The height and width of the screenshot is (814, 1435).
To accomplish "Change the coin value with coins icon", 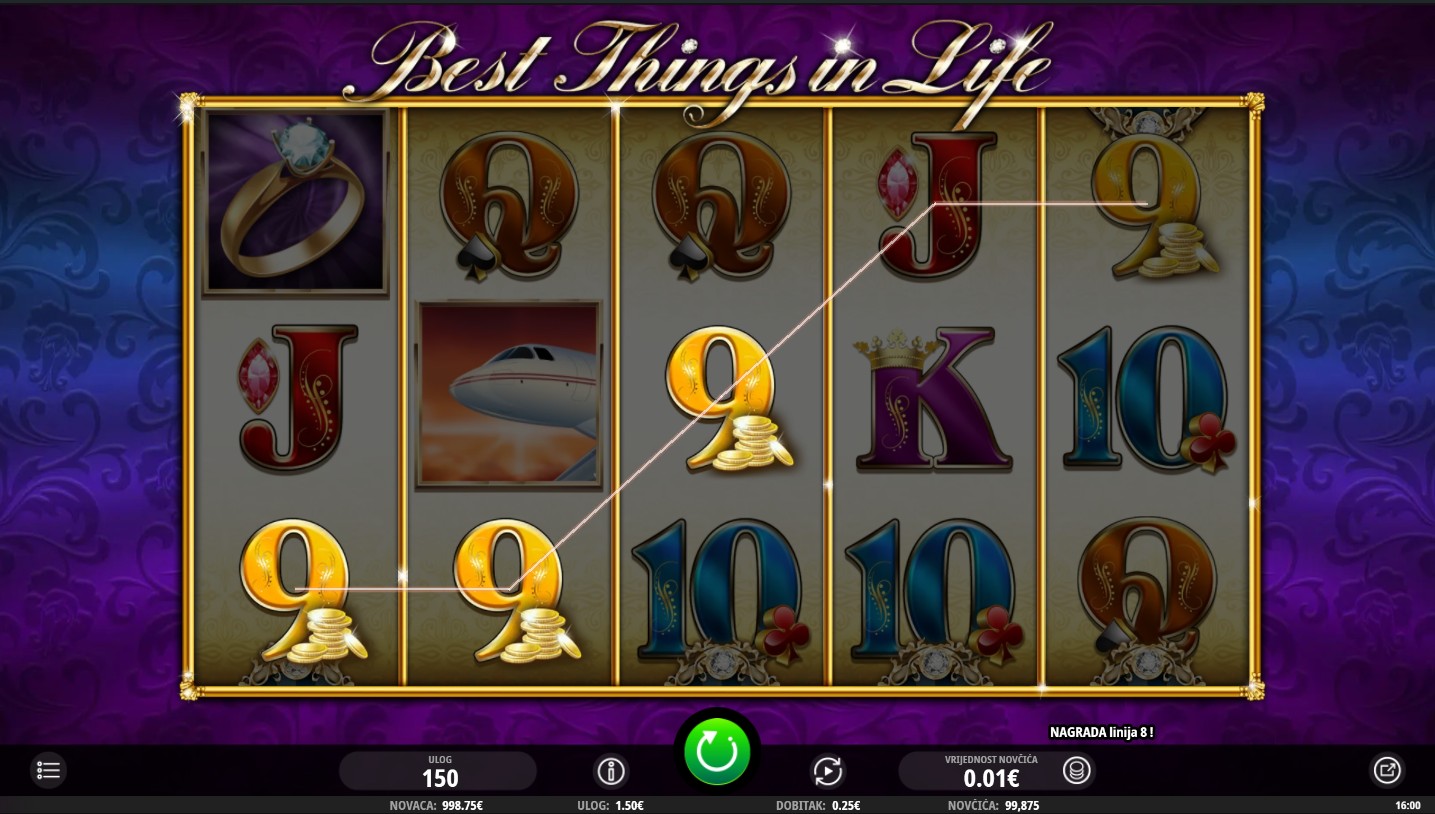I will tap(1076, 771).
